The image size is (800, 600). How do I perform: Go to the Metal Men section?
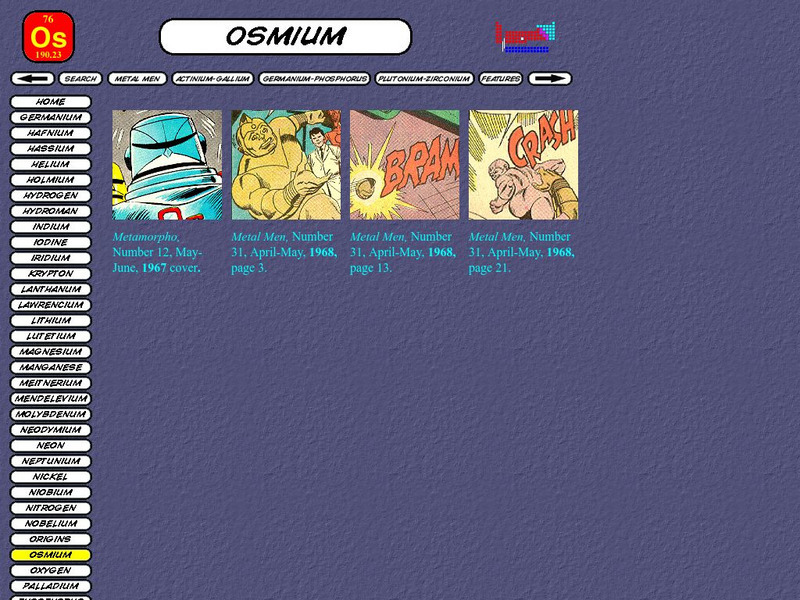(x=137, y=78)
